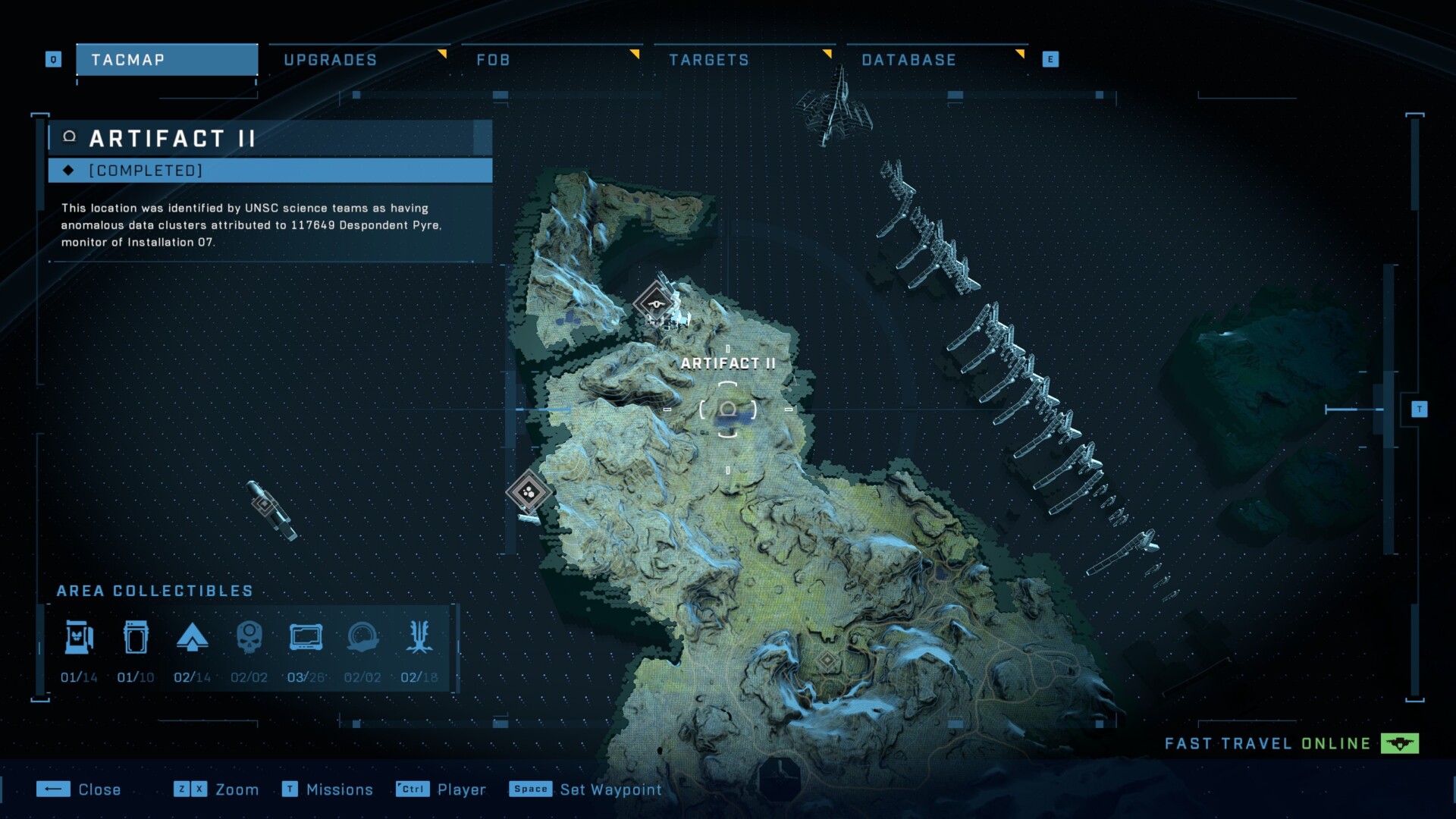This screenshot has height=819, width=1456.
Task: Open the Missions list
Action: [328, 789]
